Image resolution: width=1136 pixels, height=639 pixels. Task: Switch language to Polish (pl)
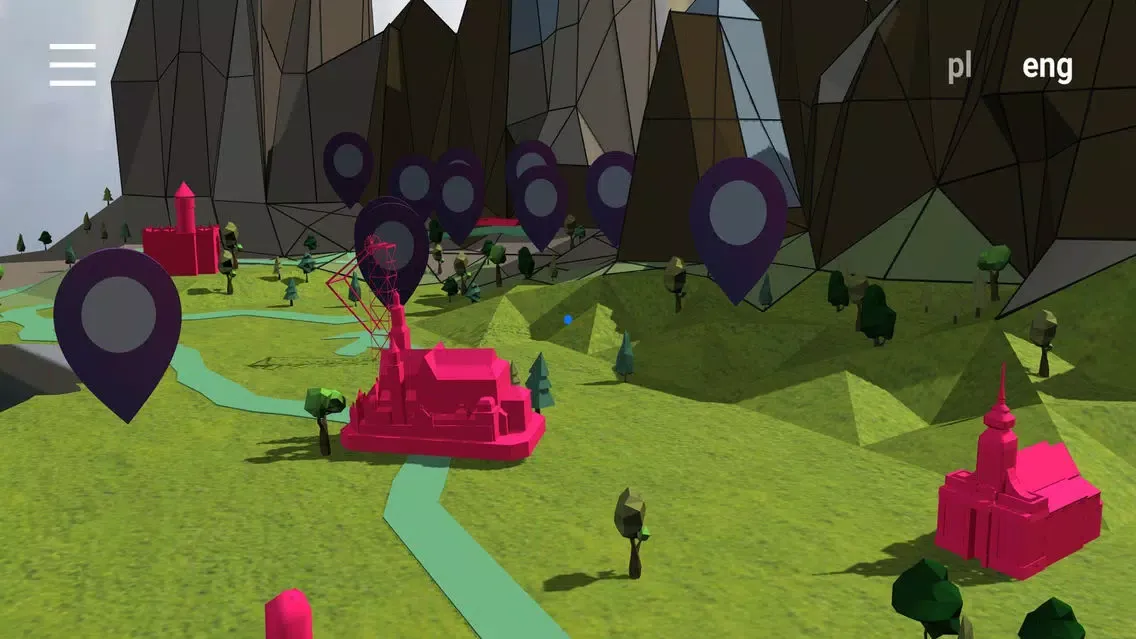click(x=959, y=67)
